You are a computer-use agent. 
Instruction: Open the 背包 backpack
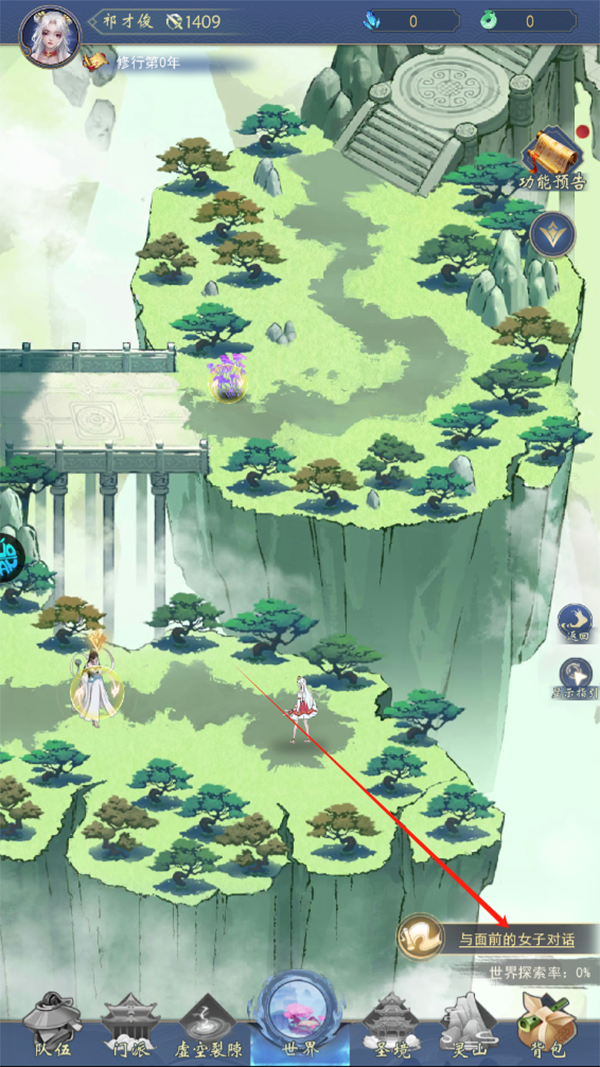pos(544,1027)
